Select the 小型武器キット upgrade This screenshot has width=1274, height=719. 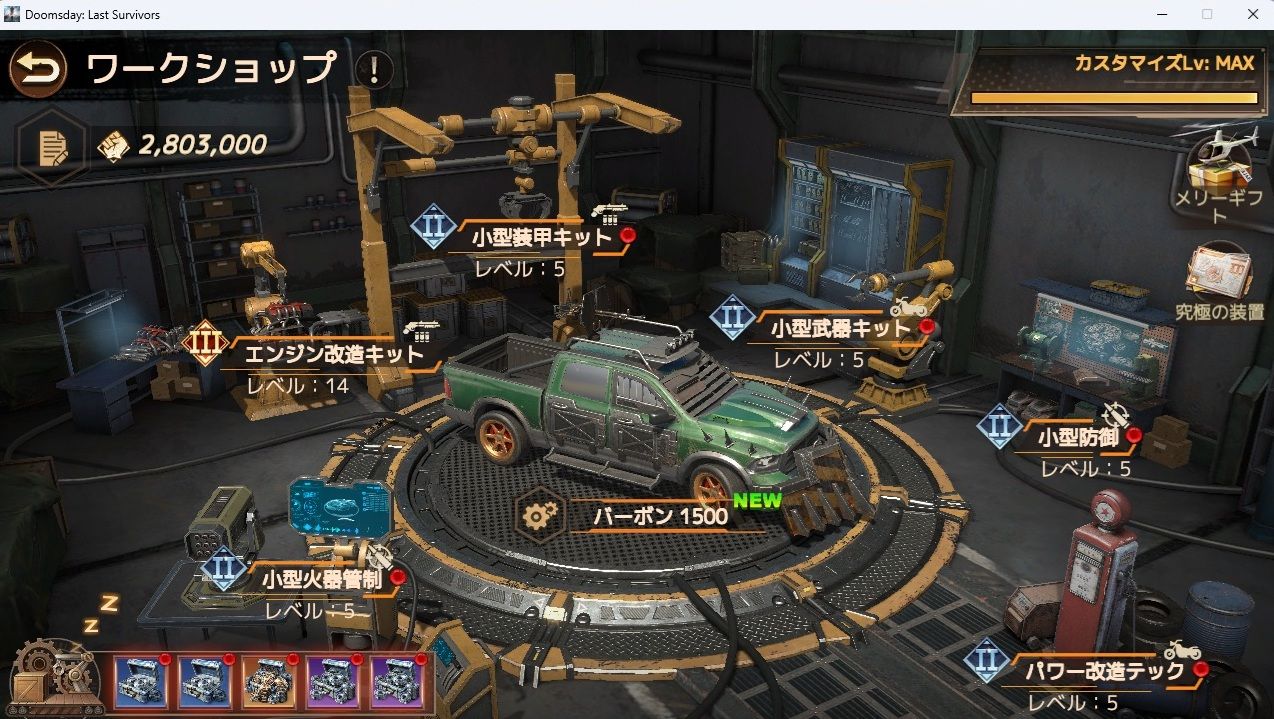point(840,329)
